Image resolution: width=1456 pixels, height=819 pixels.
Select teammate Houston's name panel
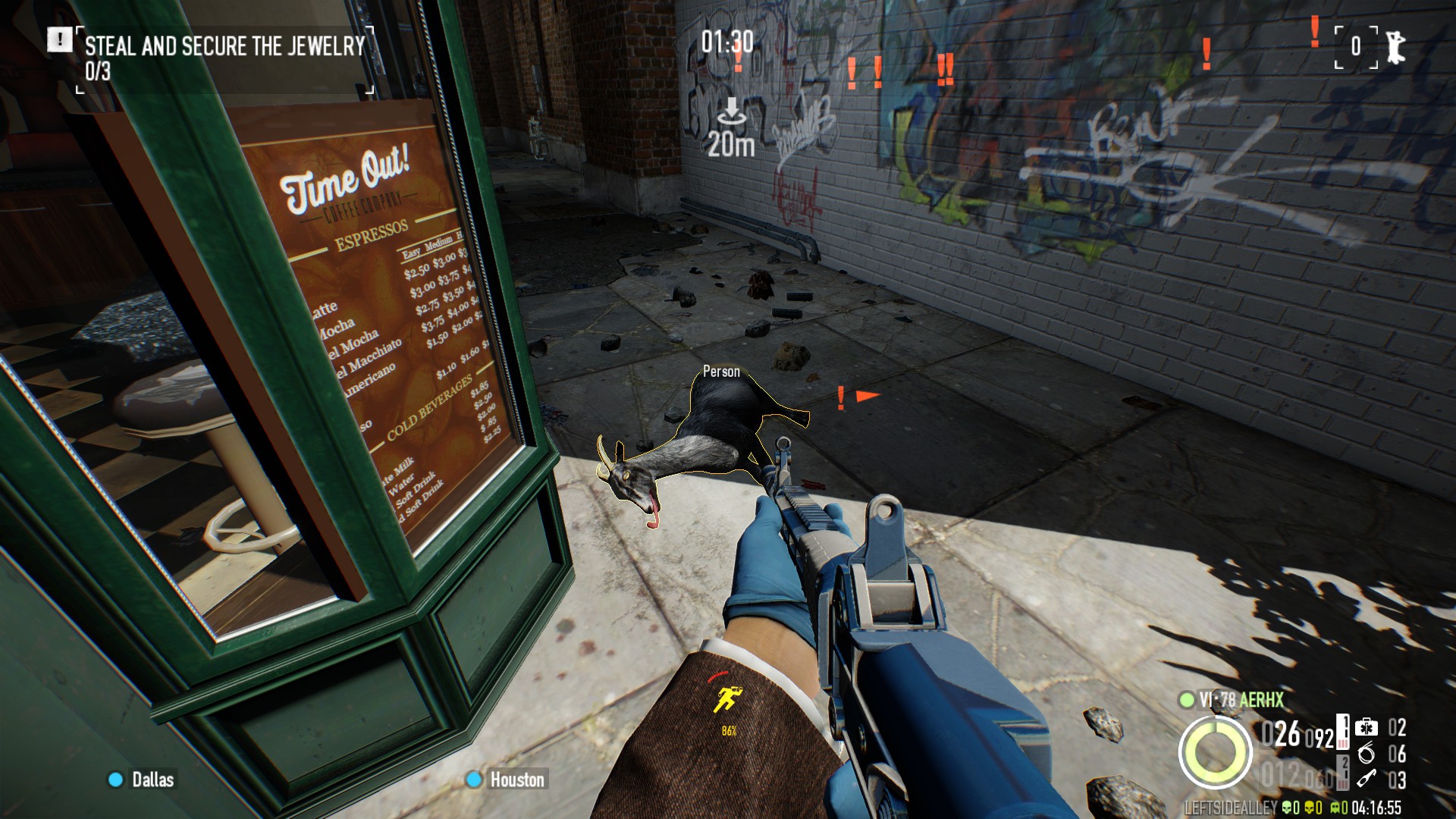coord(507,780)
